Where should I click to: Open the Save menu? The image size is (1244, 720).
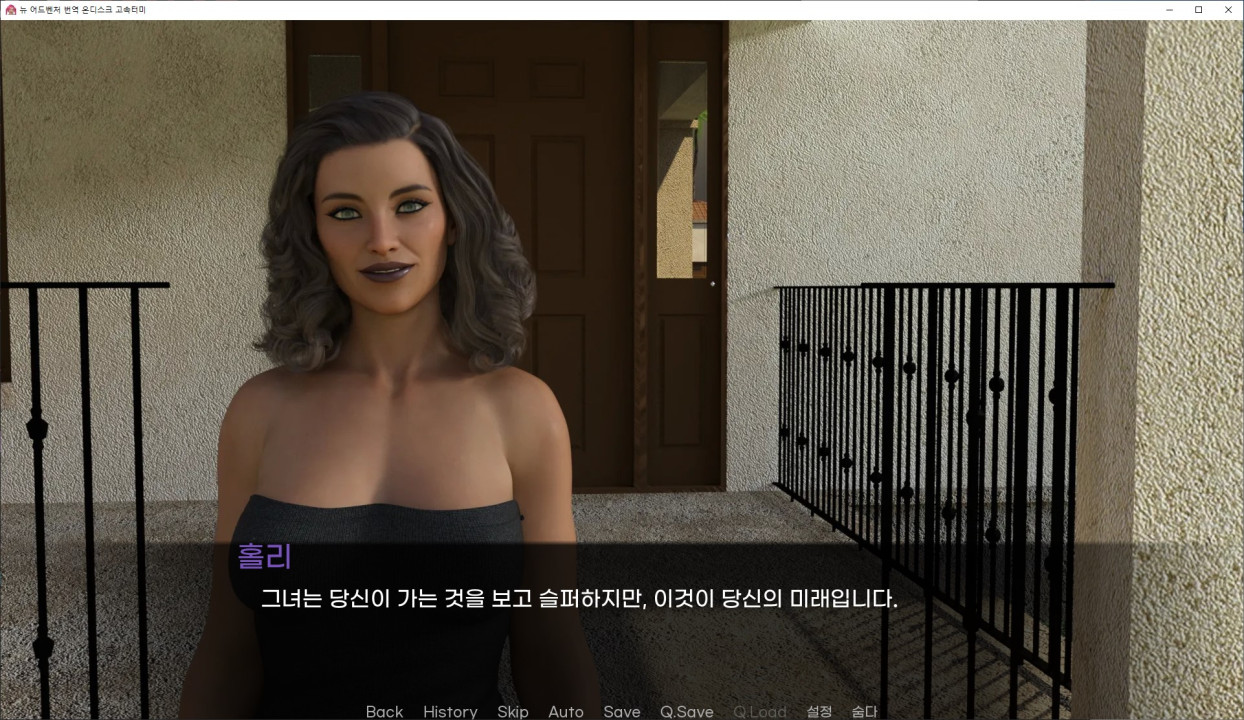coord(622,711)
